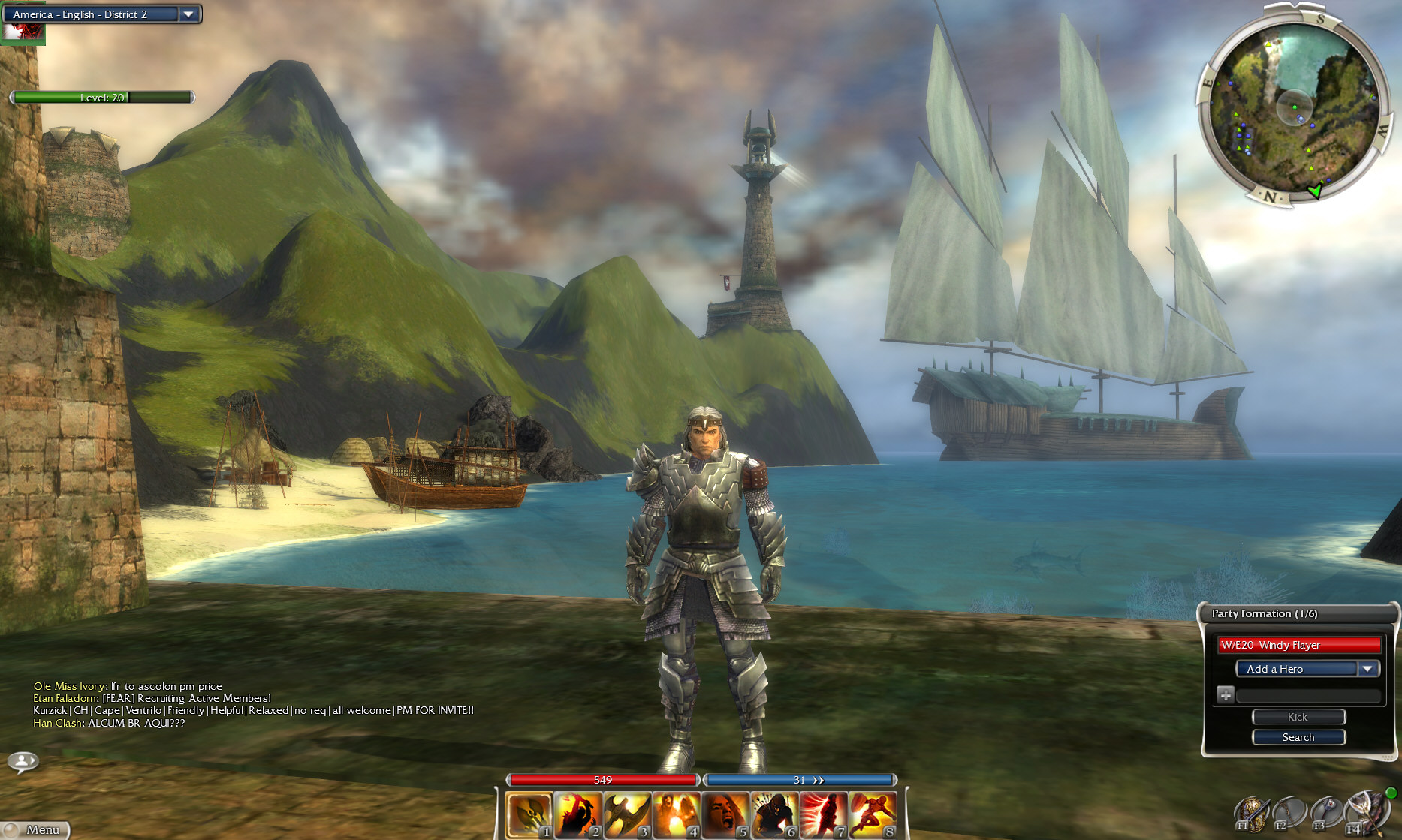Use the crouching warrior skill in slot 6

(x=774, y=814)
